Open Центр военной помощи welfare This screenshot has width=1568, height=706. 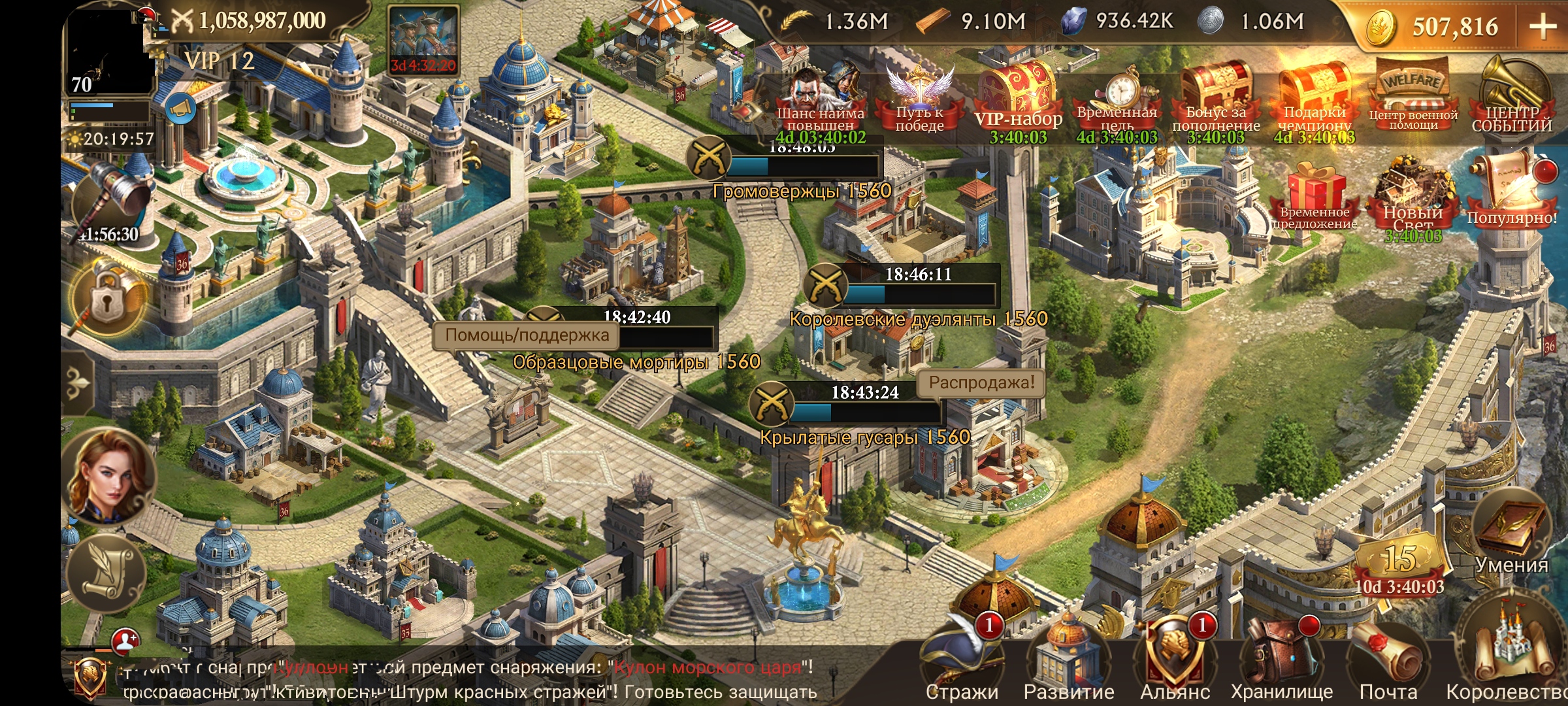point(1413,98)
